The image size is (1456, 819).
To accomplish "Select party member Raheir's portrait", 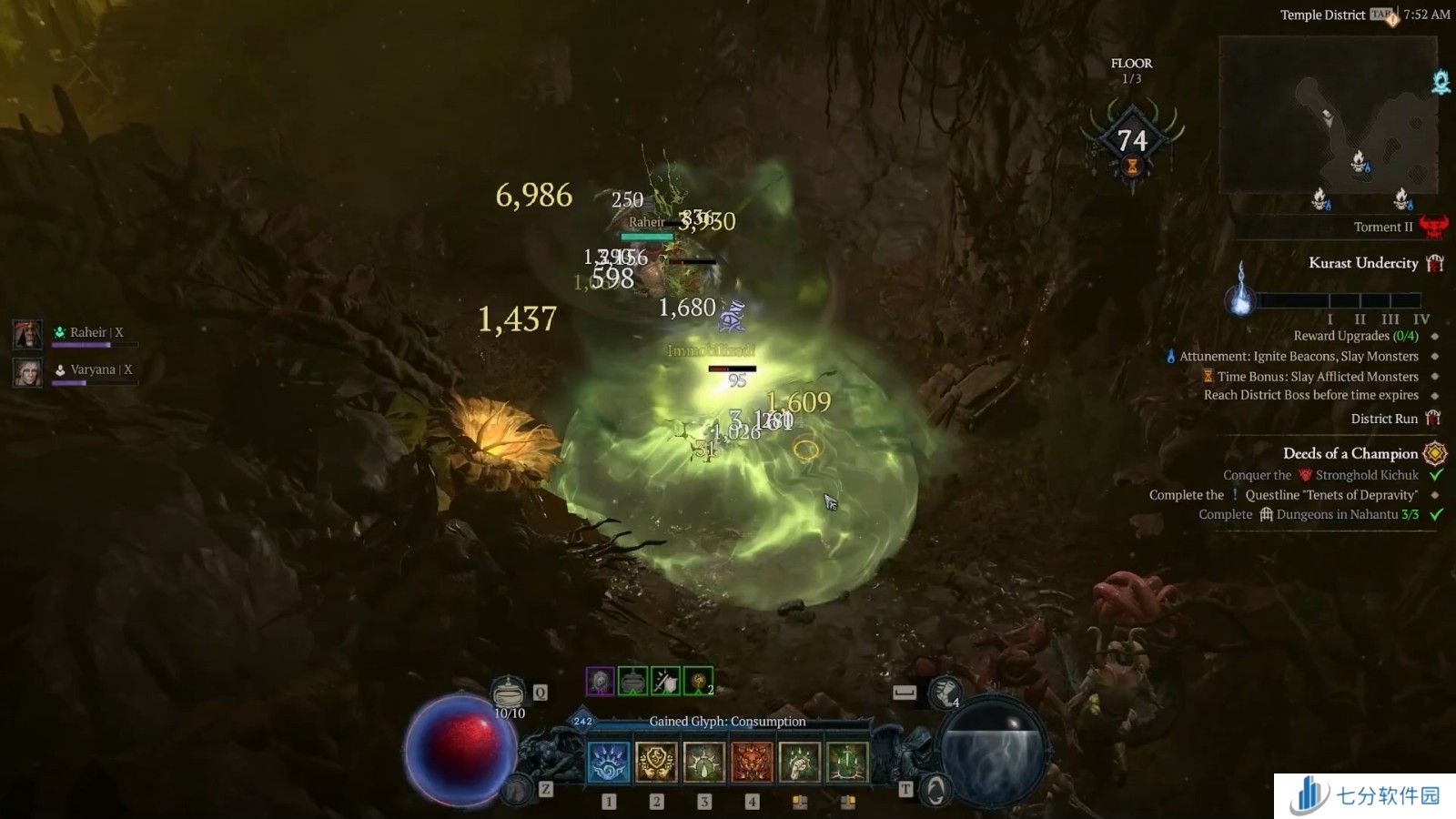I will pyautogui.click(x=27, y=335).
